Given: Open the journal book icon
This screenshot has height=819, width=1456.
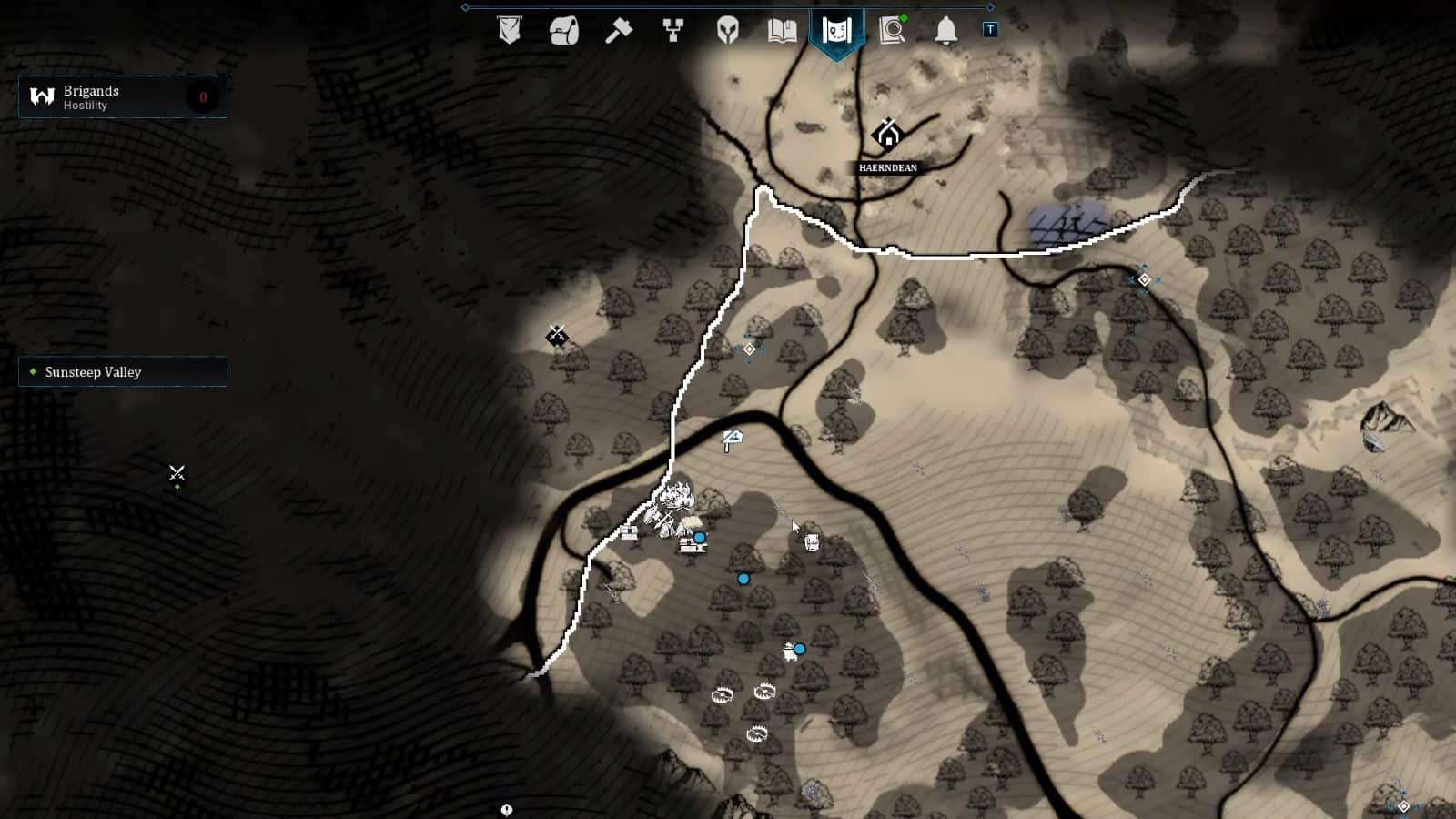Looking at the screenshot, I should coord(782,30).
